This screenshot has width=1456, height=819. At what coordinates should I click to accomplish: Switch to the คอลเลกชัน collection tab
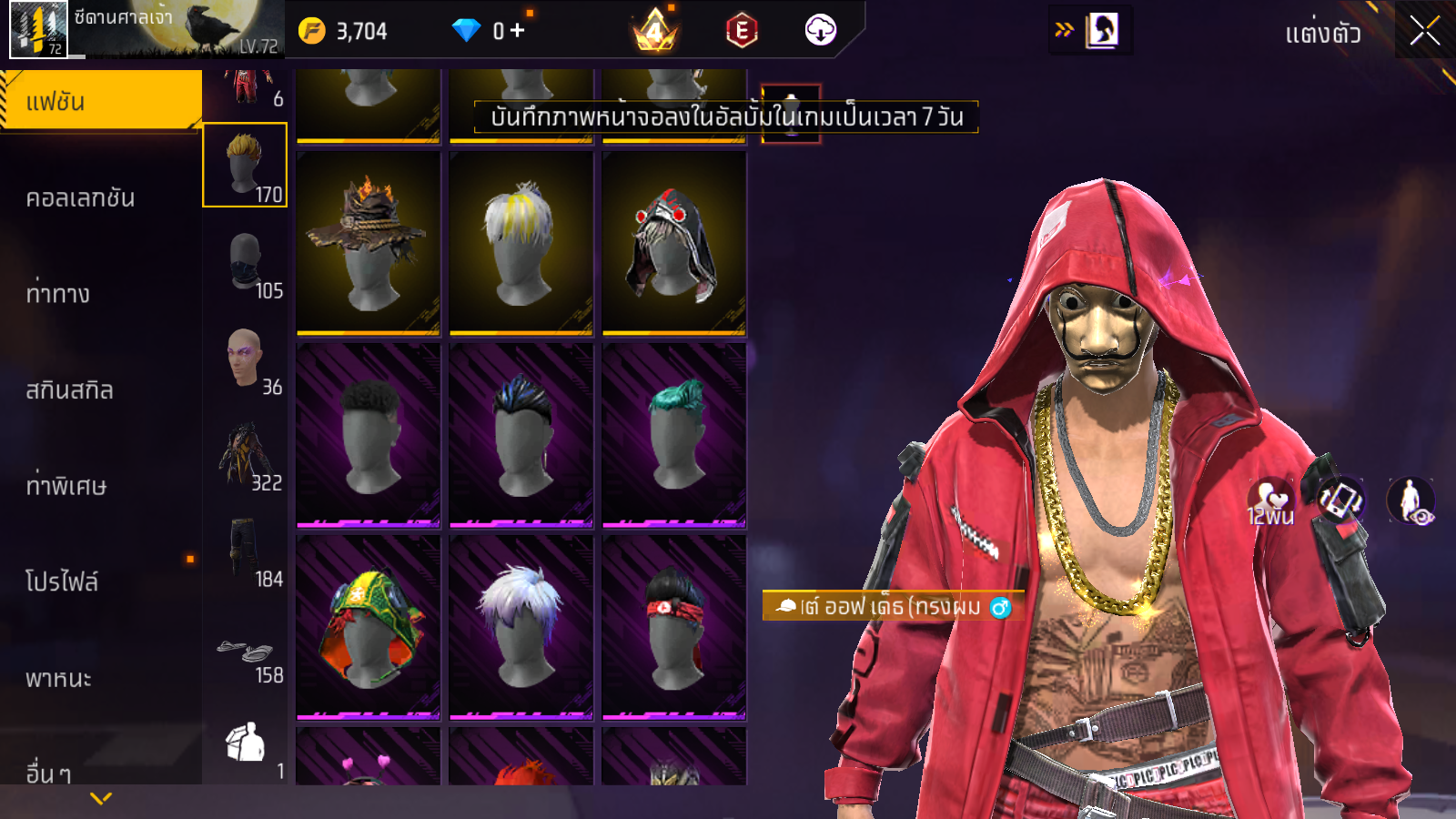80,197
